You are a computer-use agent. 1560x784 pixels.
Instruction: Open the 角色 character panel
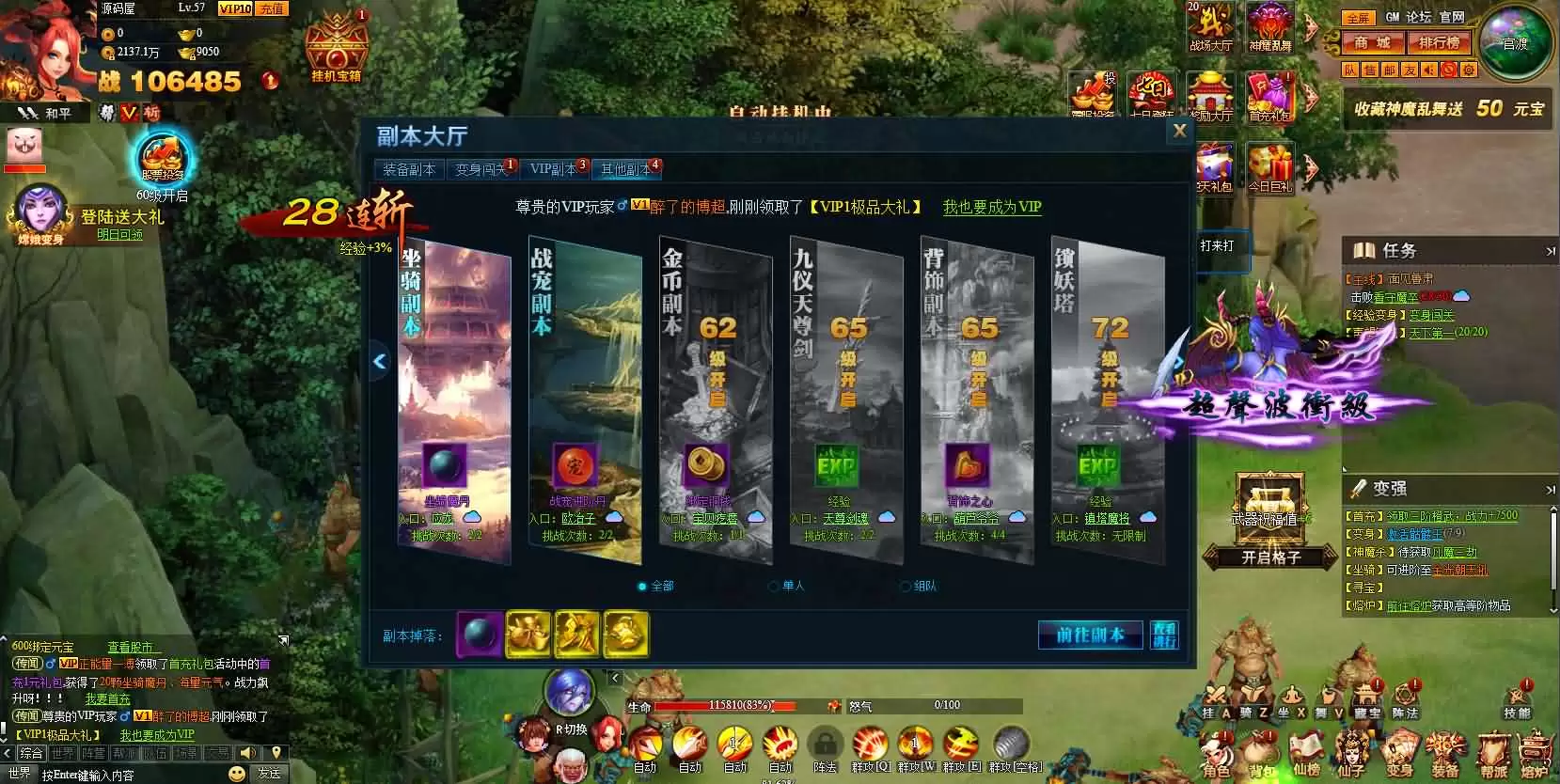pos(1214,755)
